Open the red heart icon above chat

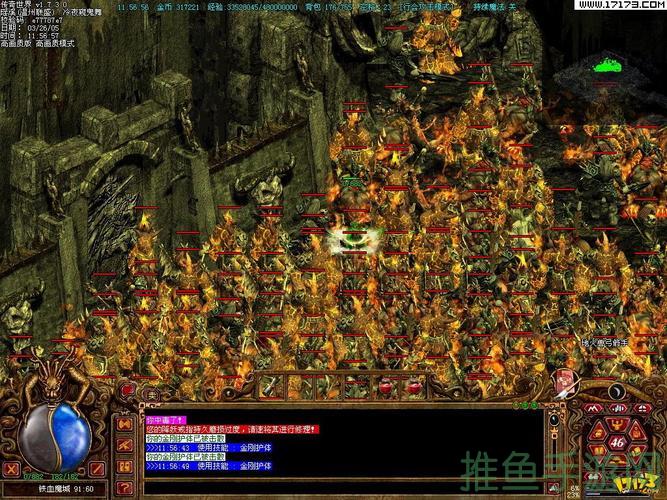pyautogui.click(x=127, y=388)
